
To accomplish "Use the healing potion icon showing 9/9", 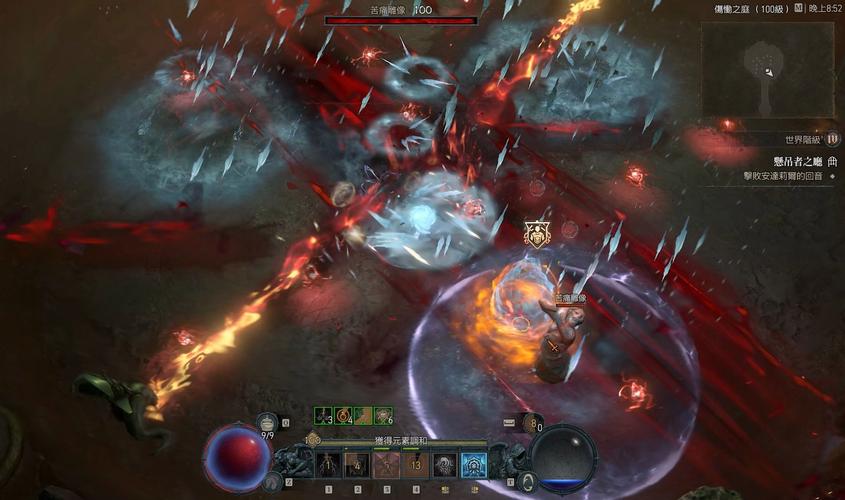I will [266, 422].
